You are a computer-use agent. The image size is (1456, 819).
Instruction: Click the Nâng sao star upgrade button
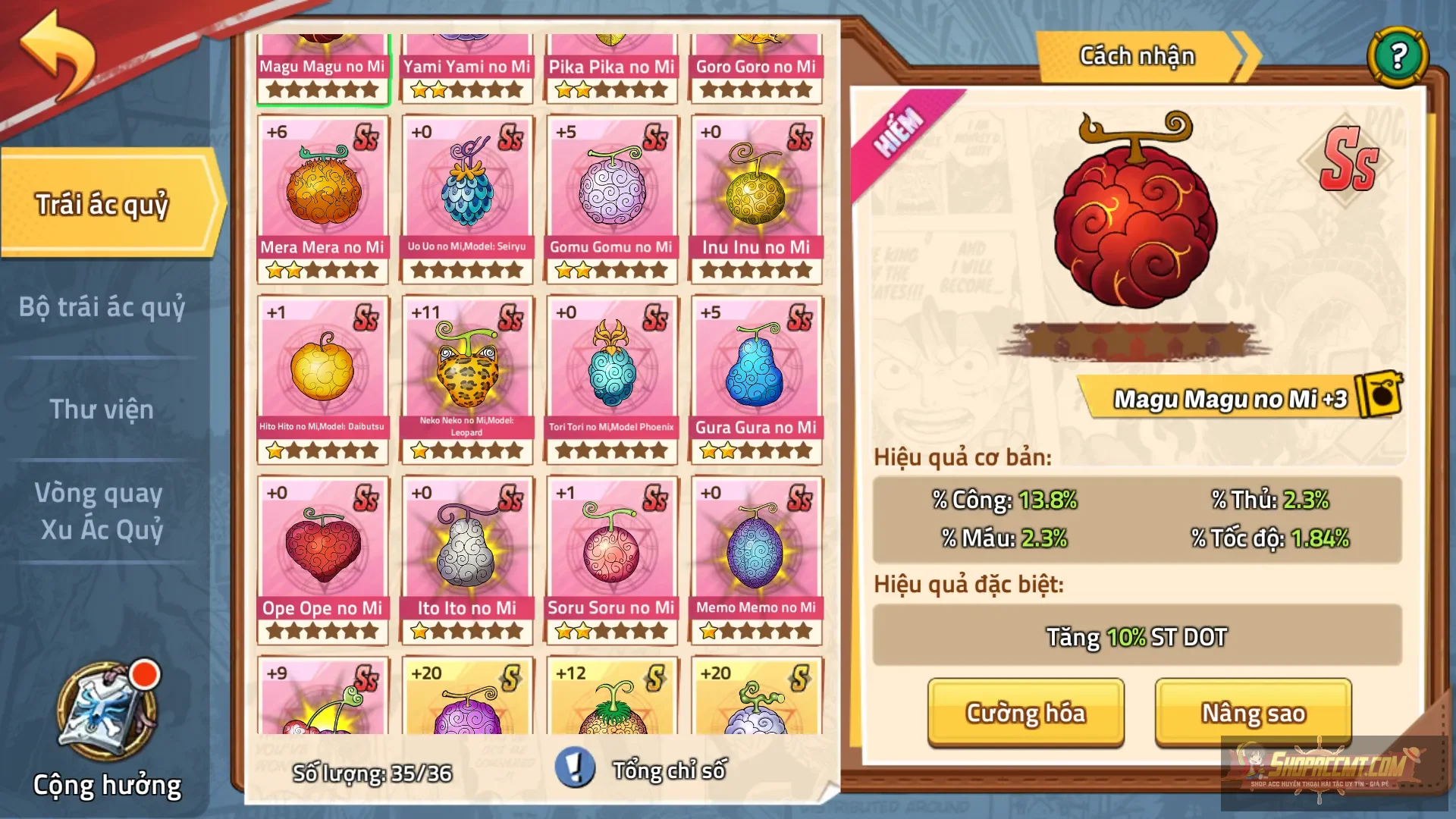tap(1253, 713)
